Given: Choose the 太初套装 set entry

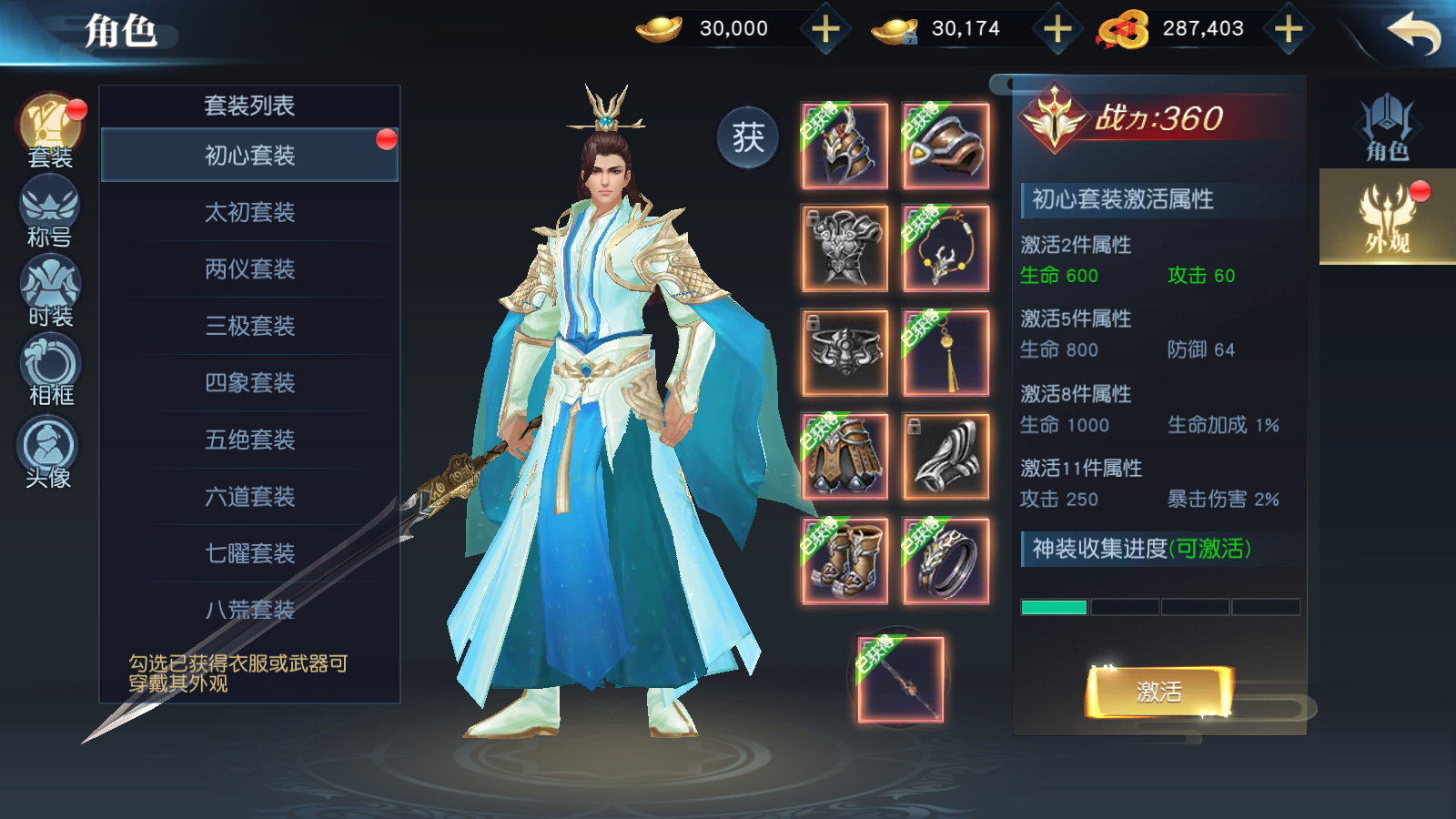Looking at the screenshot, I should click(x=249, y=213).
